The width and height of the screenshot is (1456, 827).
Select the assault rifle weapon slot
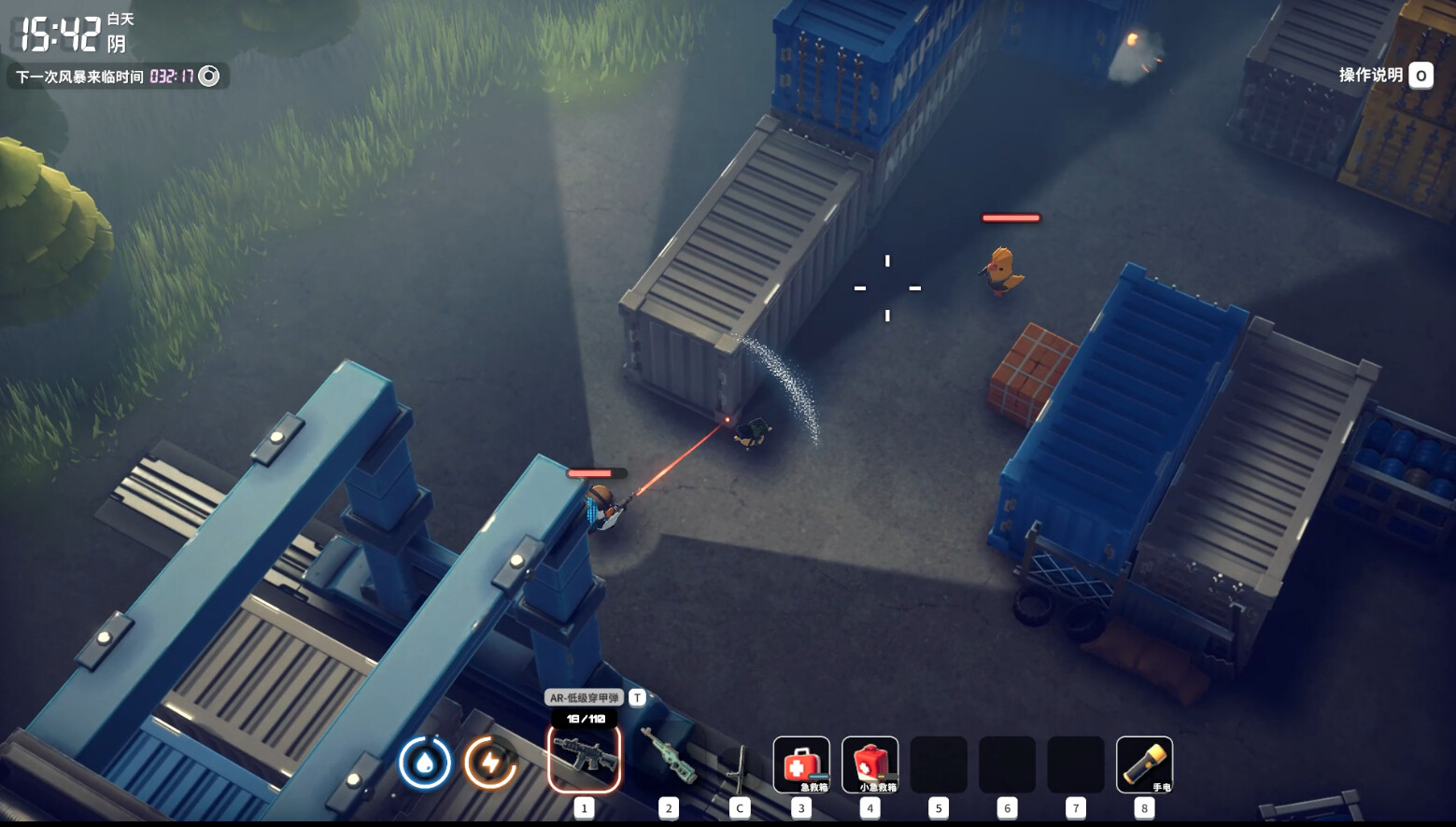(x=584, y=758)
